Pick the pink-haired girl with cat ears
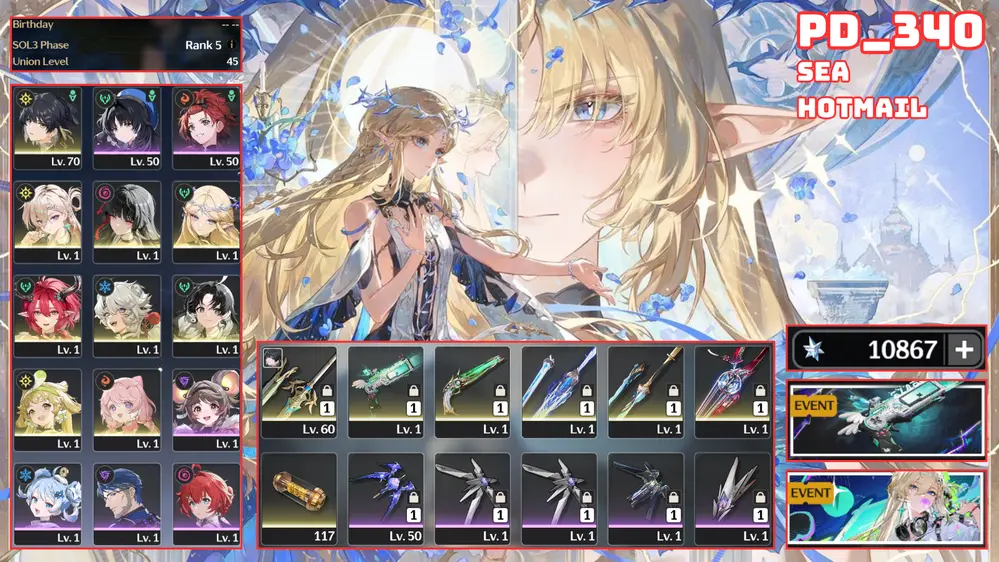Viewport: 999px width, 562px height. pyautogui.click(x=127, y=409)
